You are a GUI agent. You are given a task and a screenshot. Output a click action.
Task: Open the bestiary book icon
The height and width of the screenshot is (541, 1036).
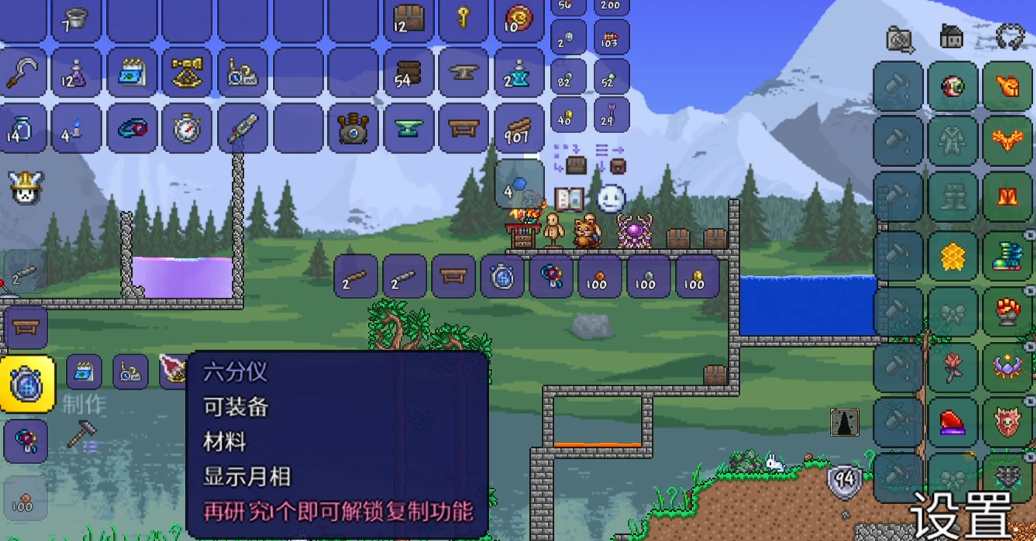569,198
